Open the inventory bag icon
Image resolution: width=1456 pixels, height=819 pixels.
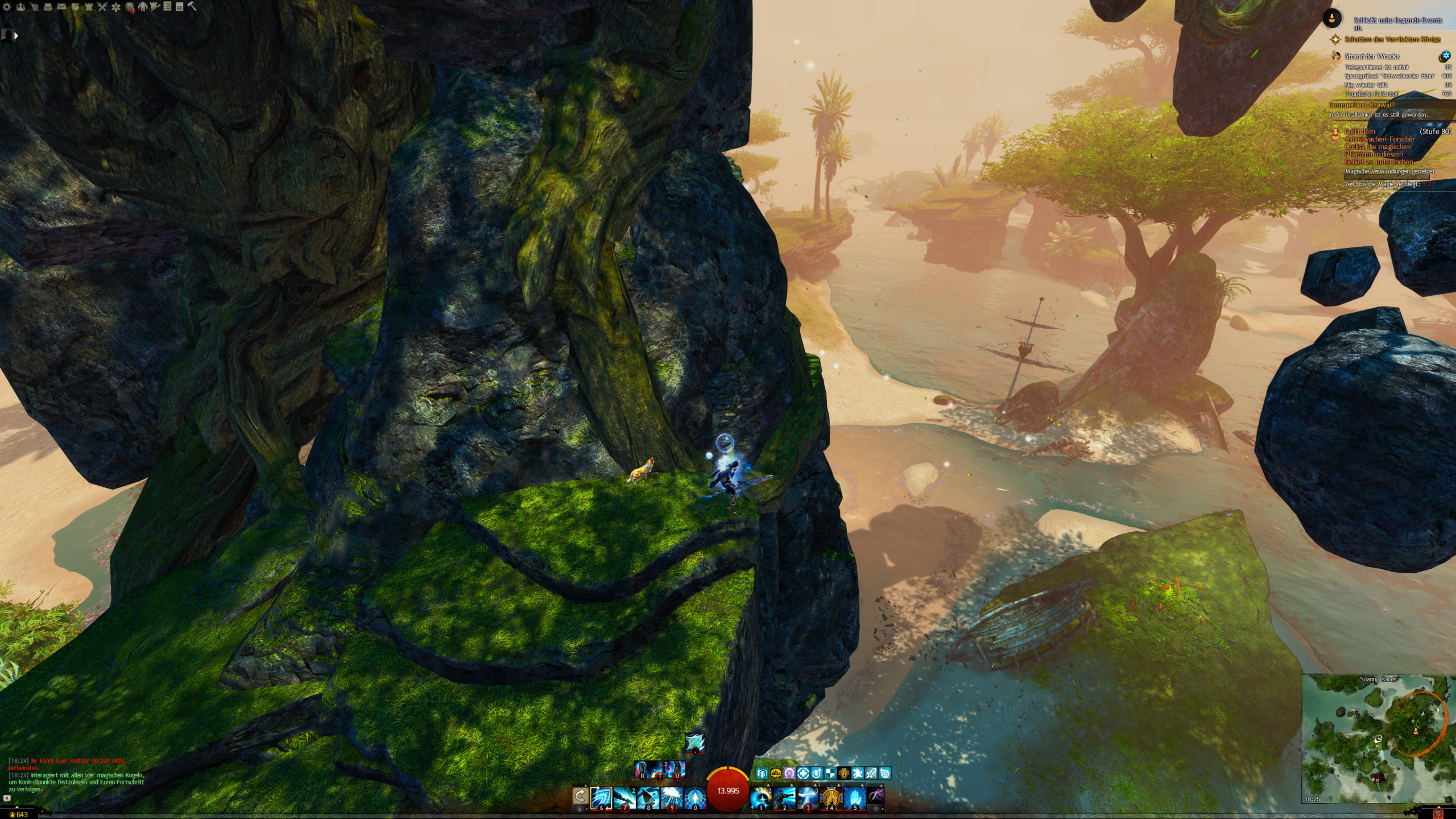(x=48, y=7)
